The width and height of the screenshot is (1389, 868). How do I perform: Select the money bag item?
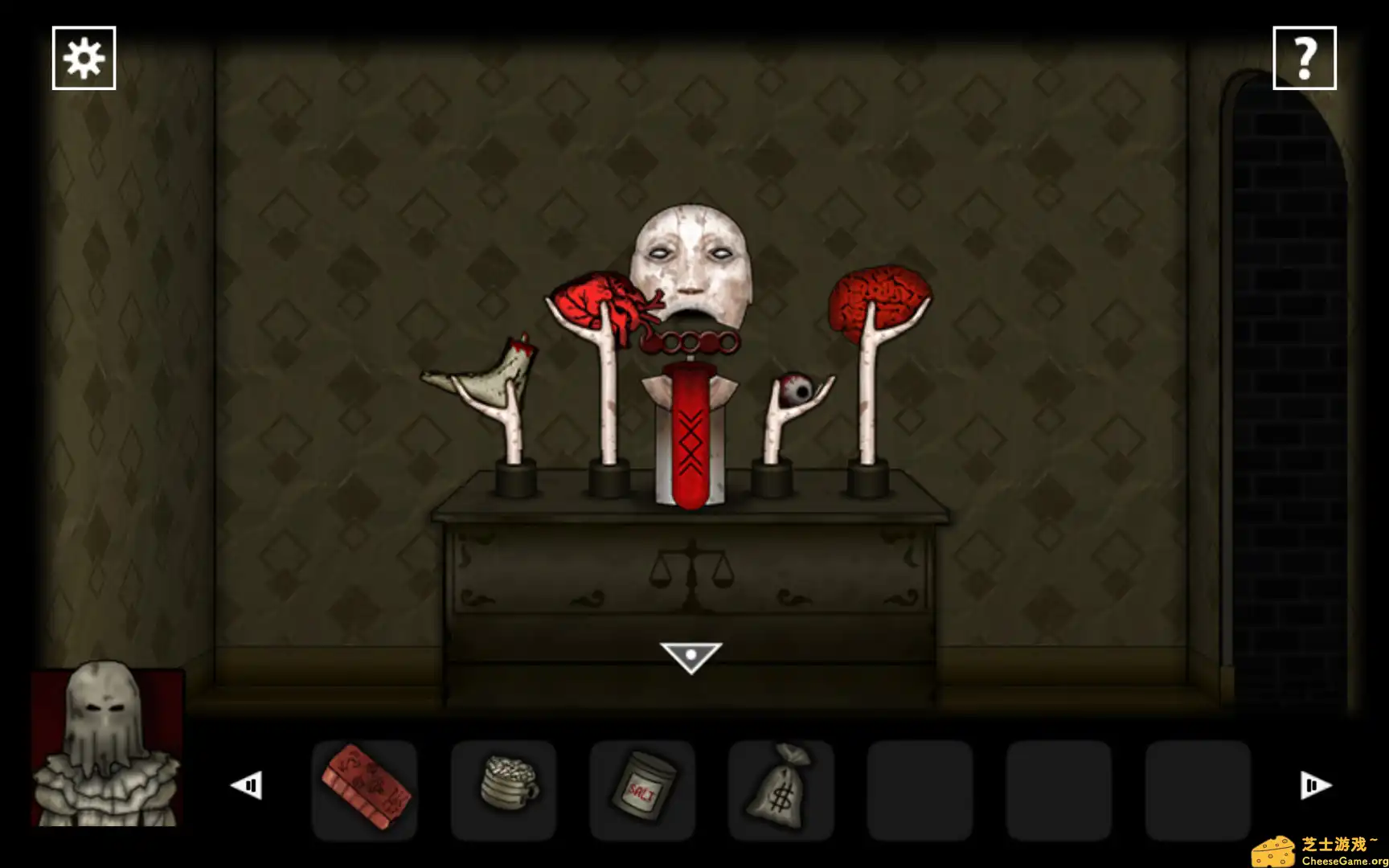point(782,786)
